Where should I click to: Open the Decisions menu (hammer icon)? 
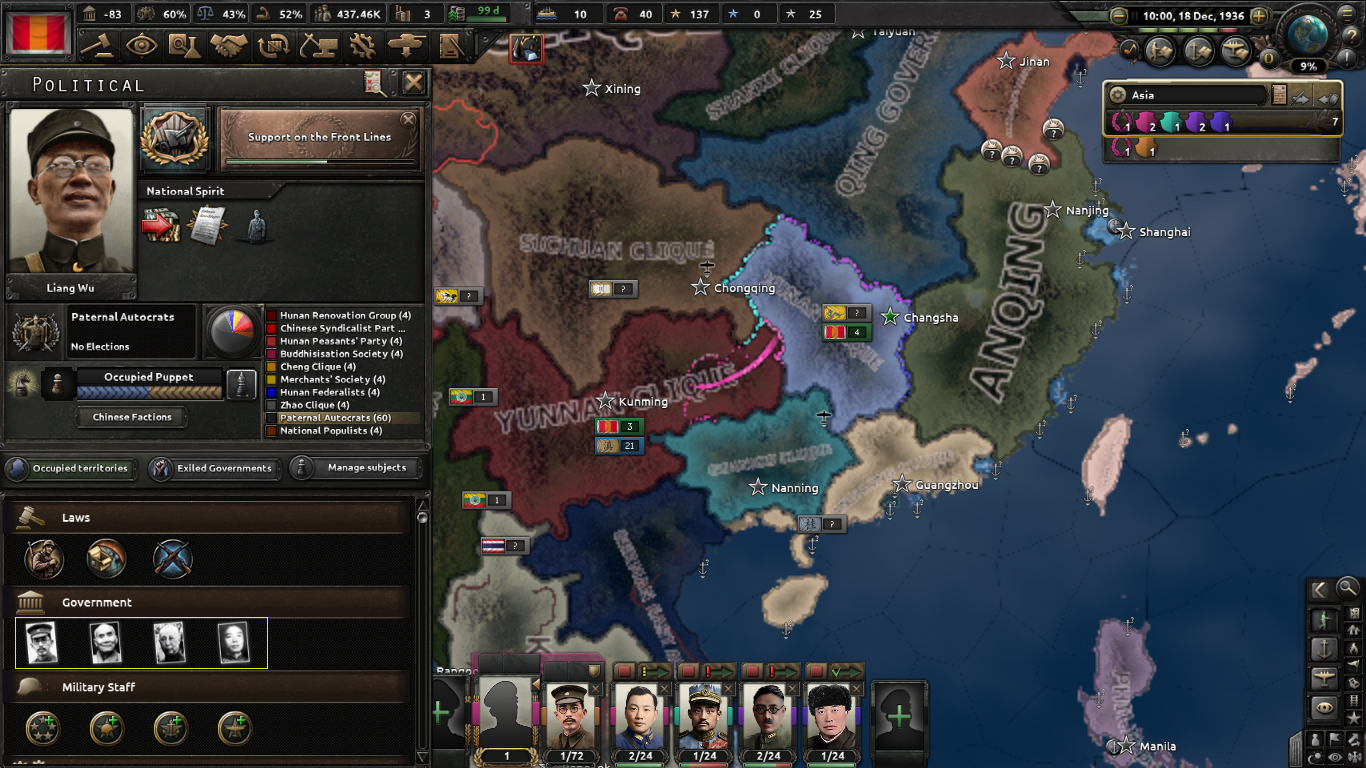100,46
